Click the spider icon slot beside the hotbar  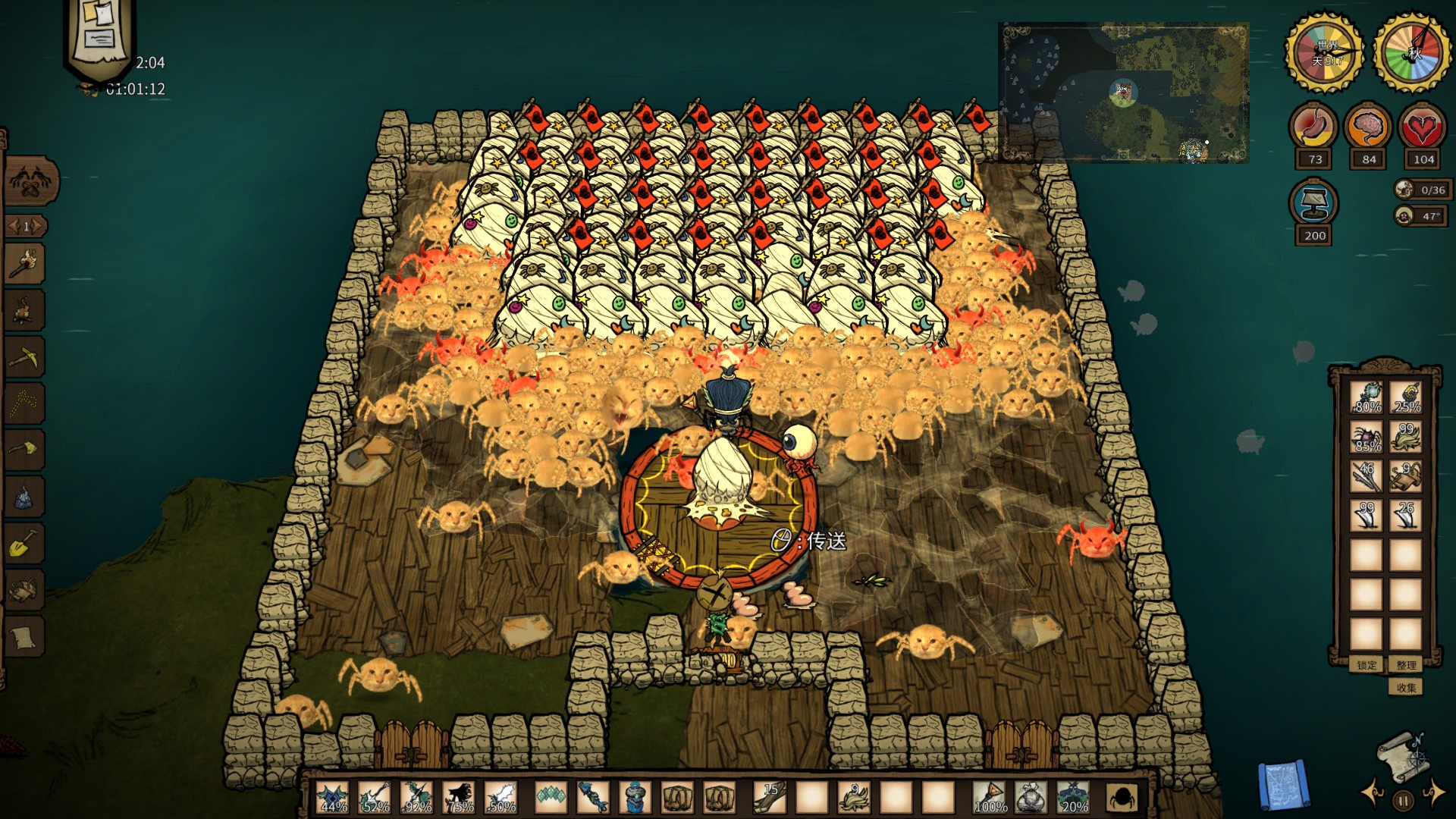point(1122,798)
